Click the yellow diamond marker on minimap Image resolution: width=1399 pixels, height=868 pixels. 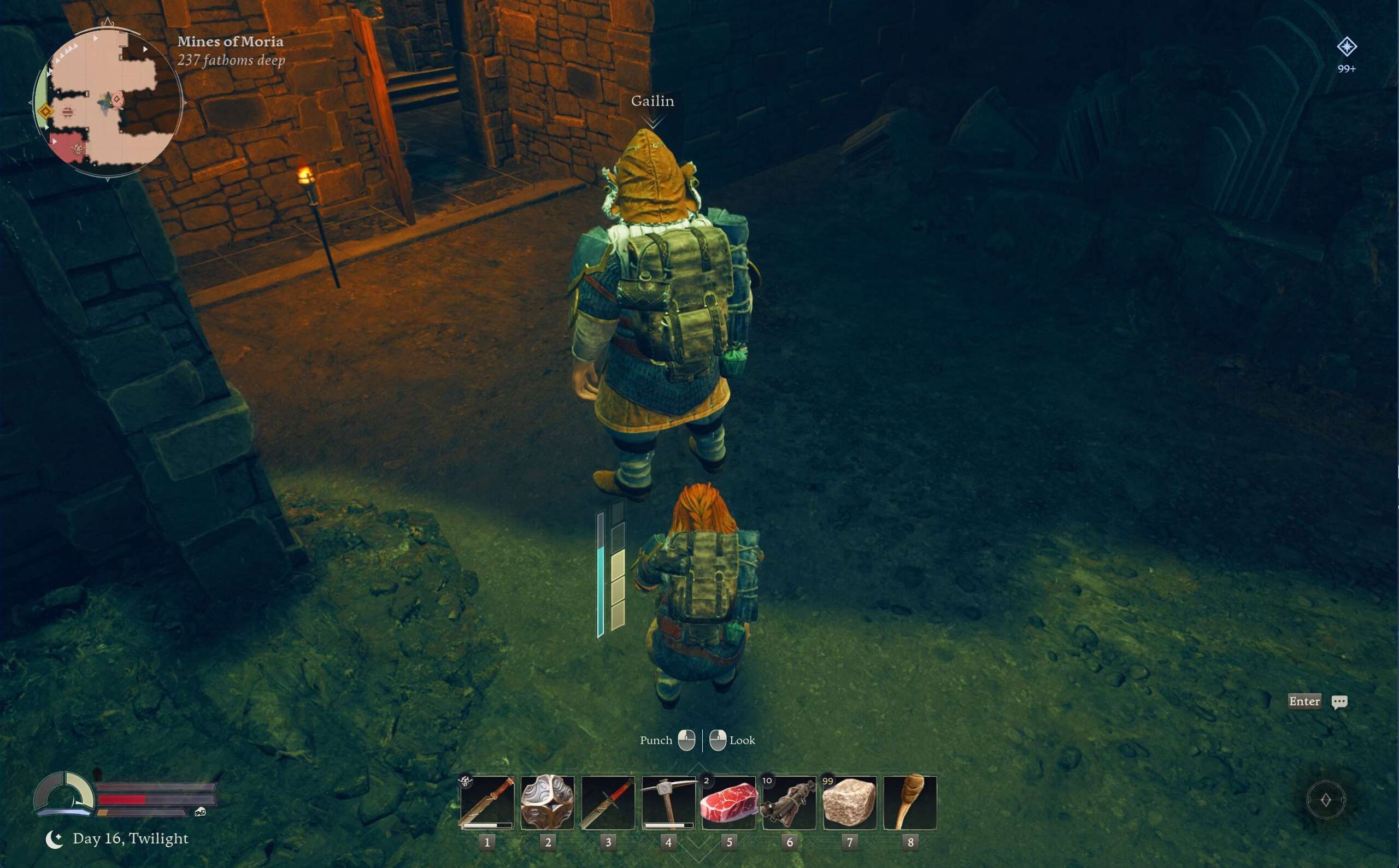(46, 111)
